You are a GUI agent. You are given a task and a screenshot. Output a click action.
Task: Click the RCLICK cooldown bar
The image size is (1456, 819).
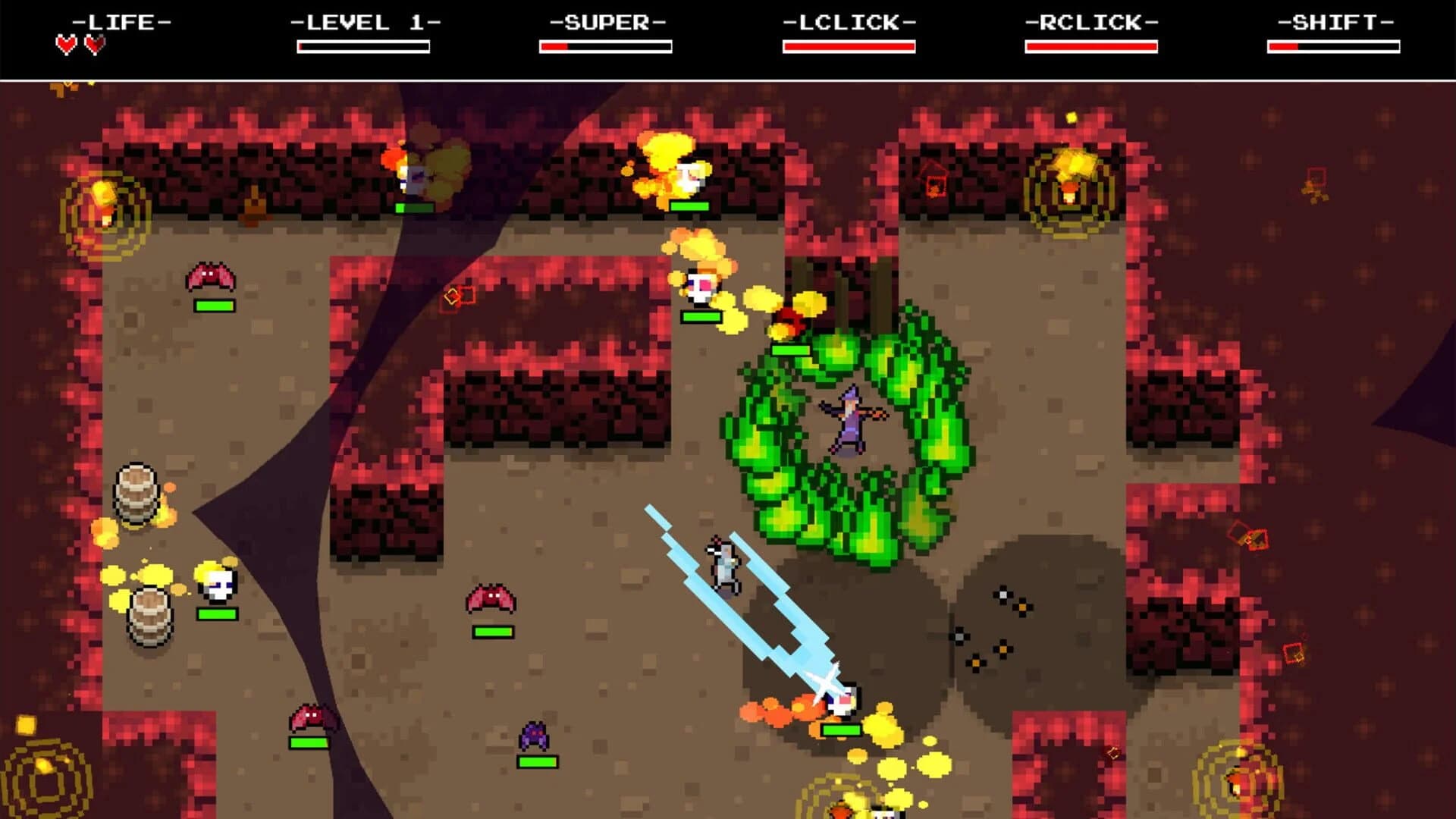click(1092, 47)
